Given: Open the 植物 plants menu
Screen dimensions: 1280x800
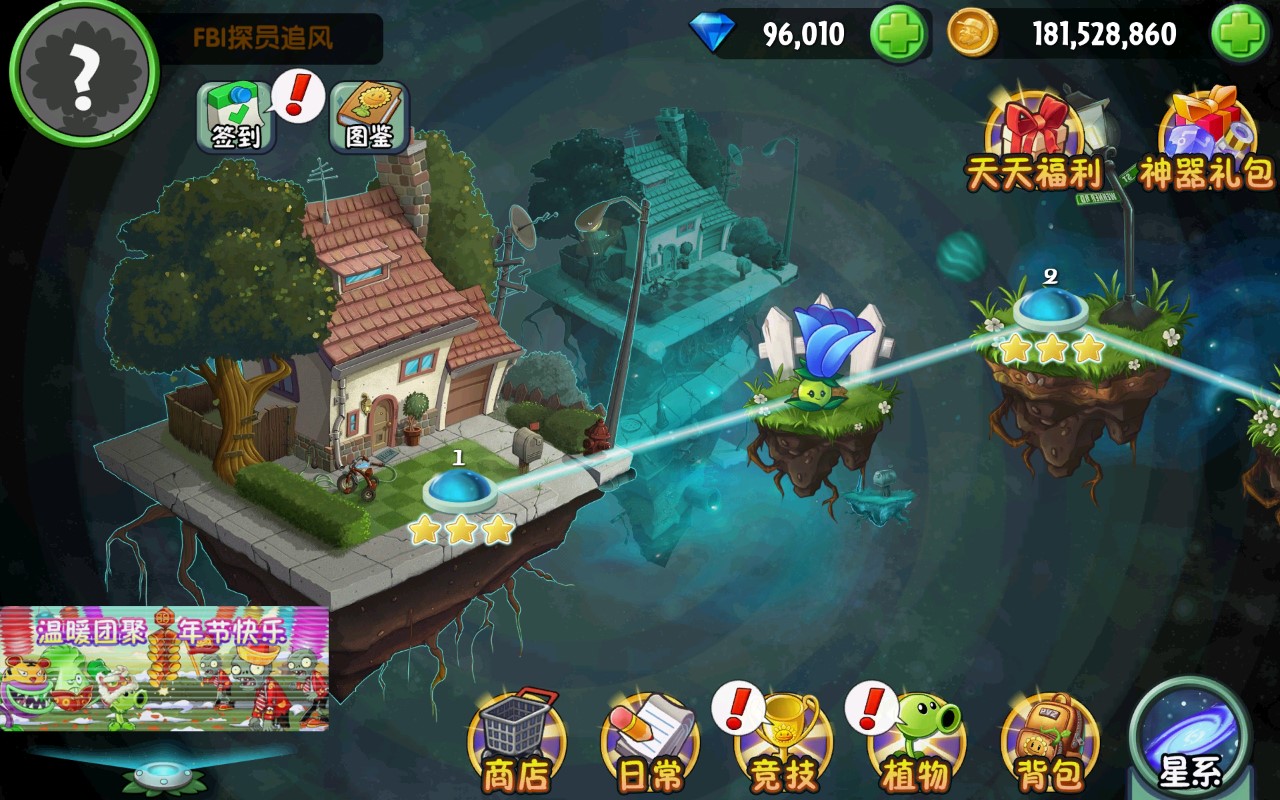Looking at the screenshot, I should coord(916,745).
